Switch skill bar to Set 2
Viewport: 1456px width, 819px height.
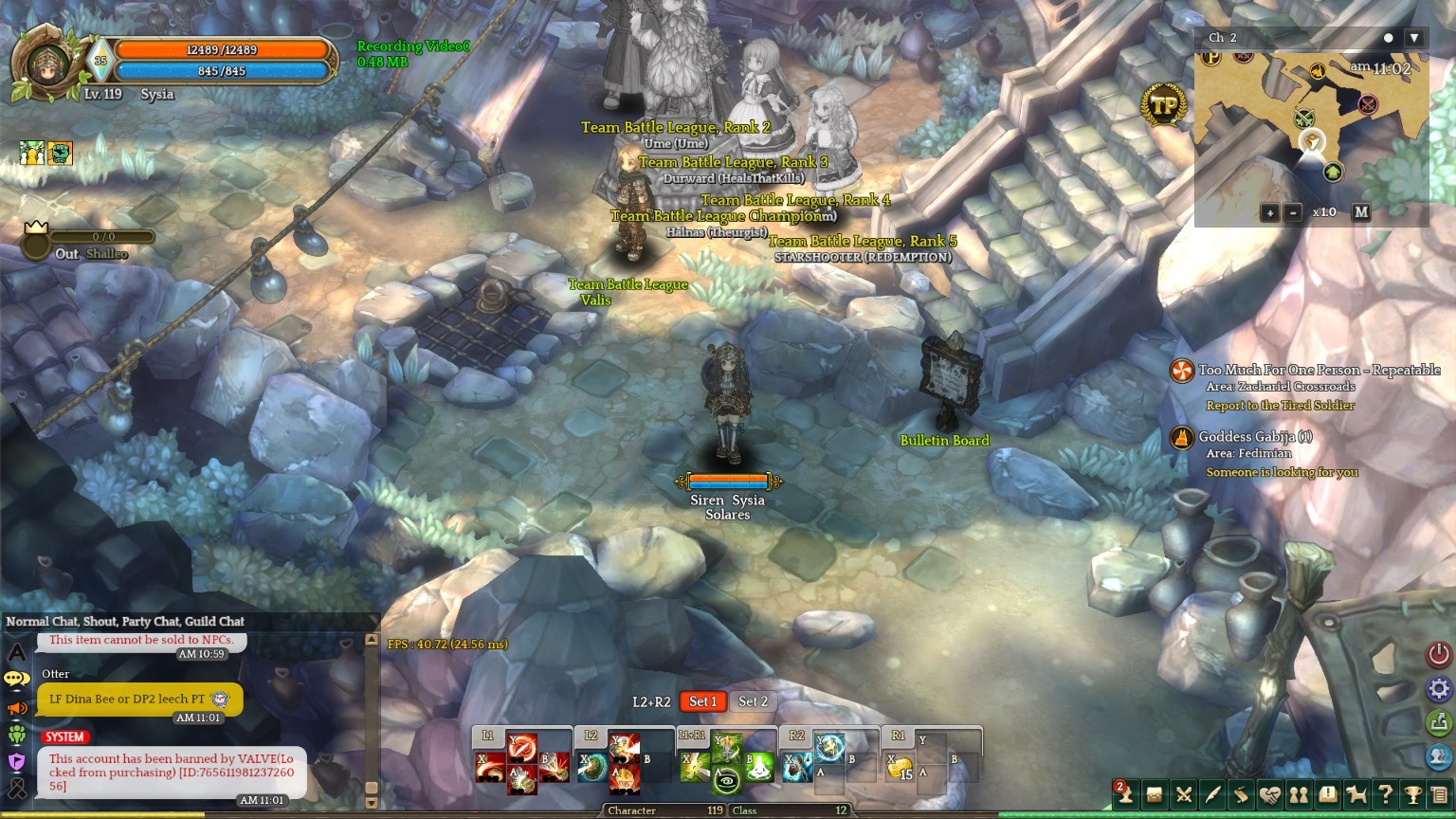(x=753, y=701)
